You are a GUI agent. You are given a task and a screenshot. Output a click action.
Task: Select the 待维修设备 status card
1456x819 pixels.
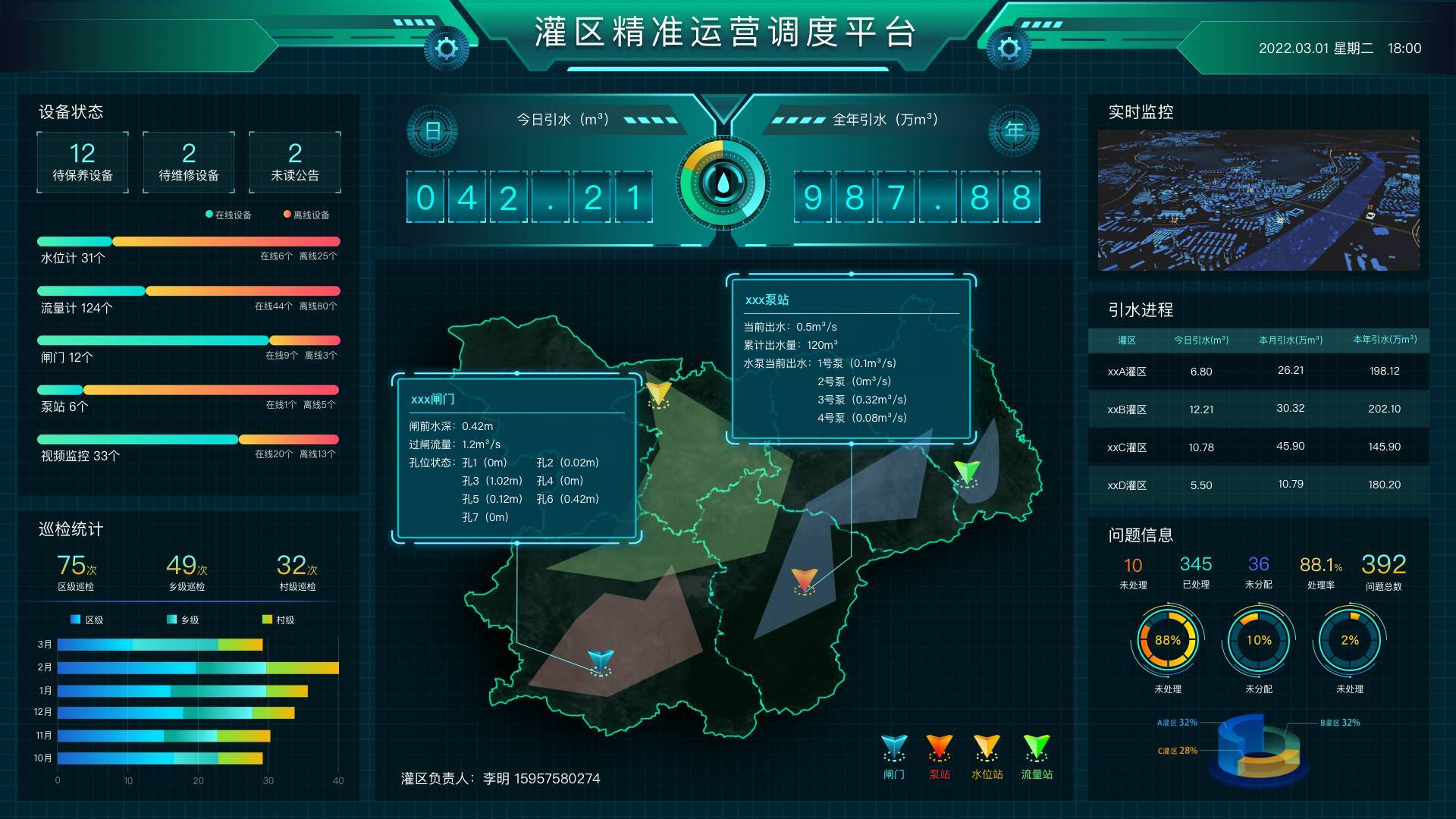point(189,162)
